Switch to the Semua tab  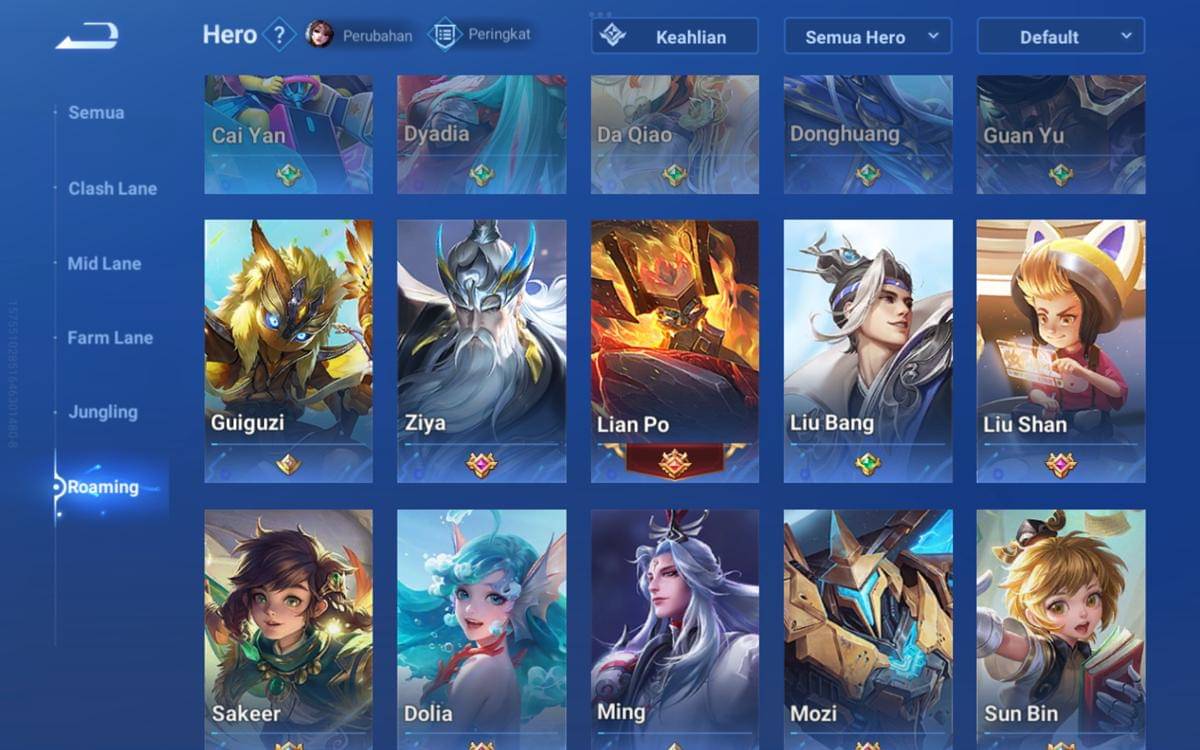click(x=96, y=113)
